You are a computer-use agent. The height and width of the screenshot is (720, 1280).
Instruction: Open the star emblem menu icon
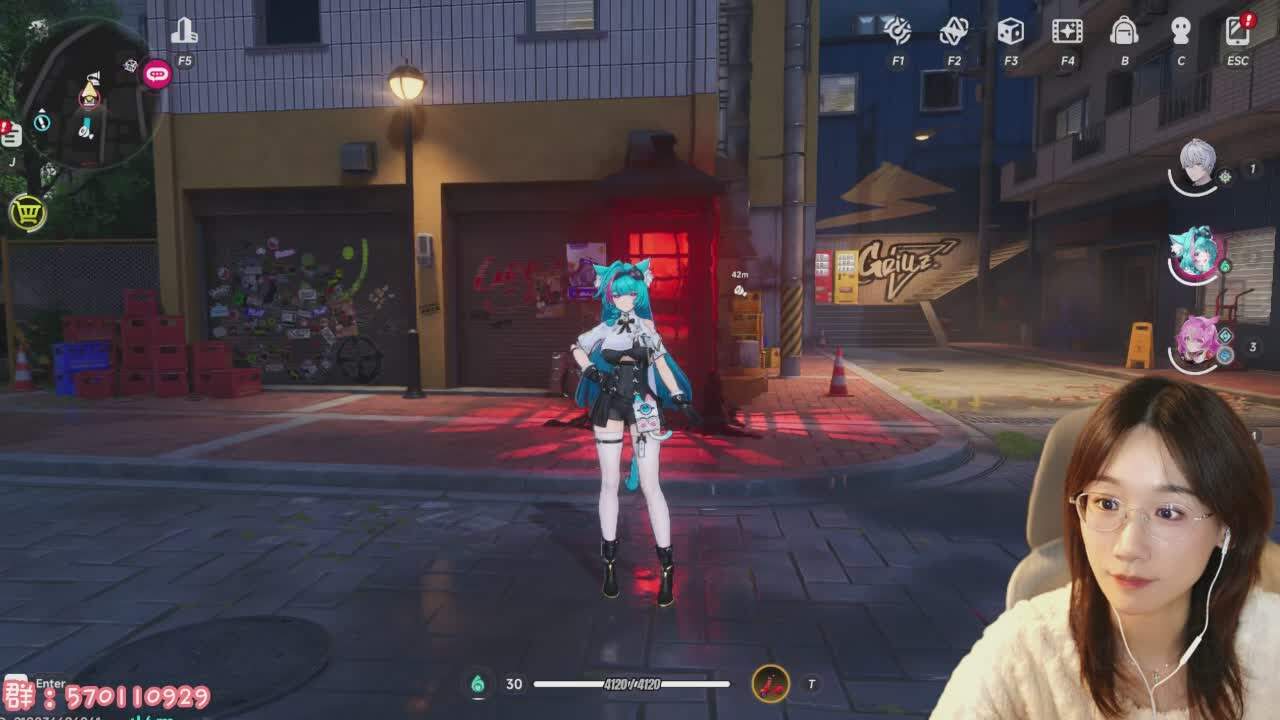tap(954, 31)
